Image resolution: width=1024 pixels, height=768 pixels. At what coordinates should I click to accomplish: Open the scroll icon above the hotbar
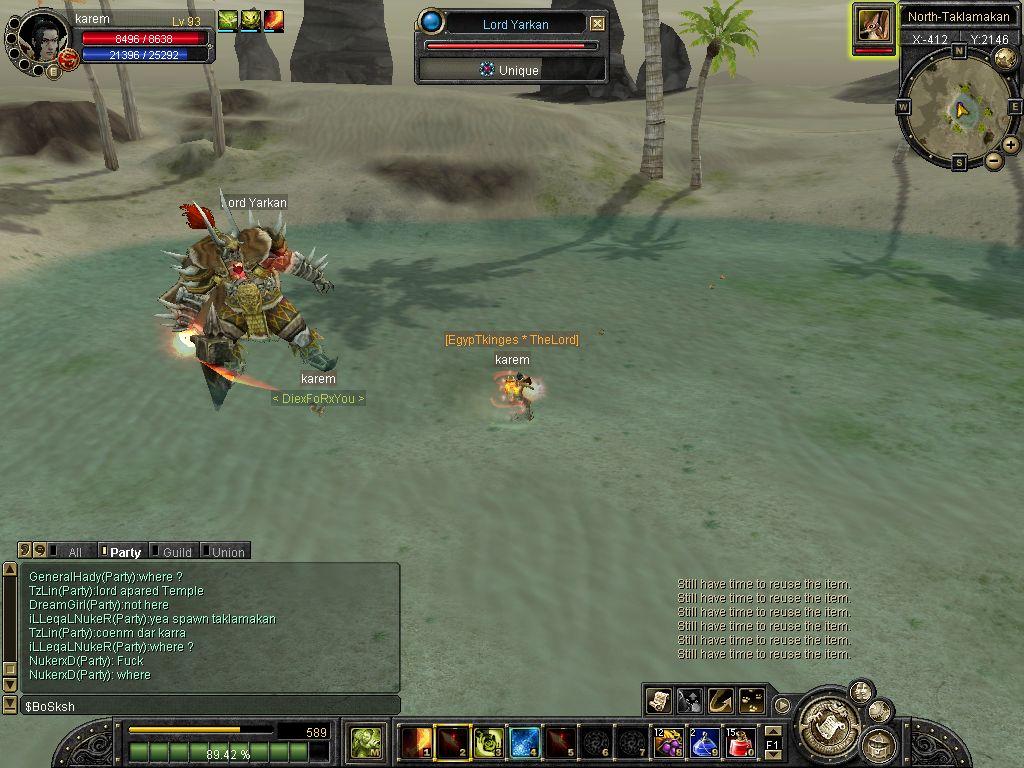(658, 700)
